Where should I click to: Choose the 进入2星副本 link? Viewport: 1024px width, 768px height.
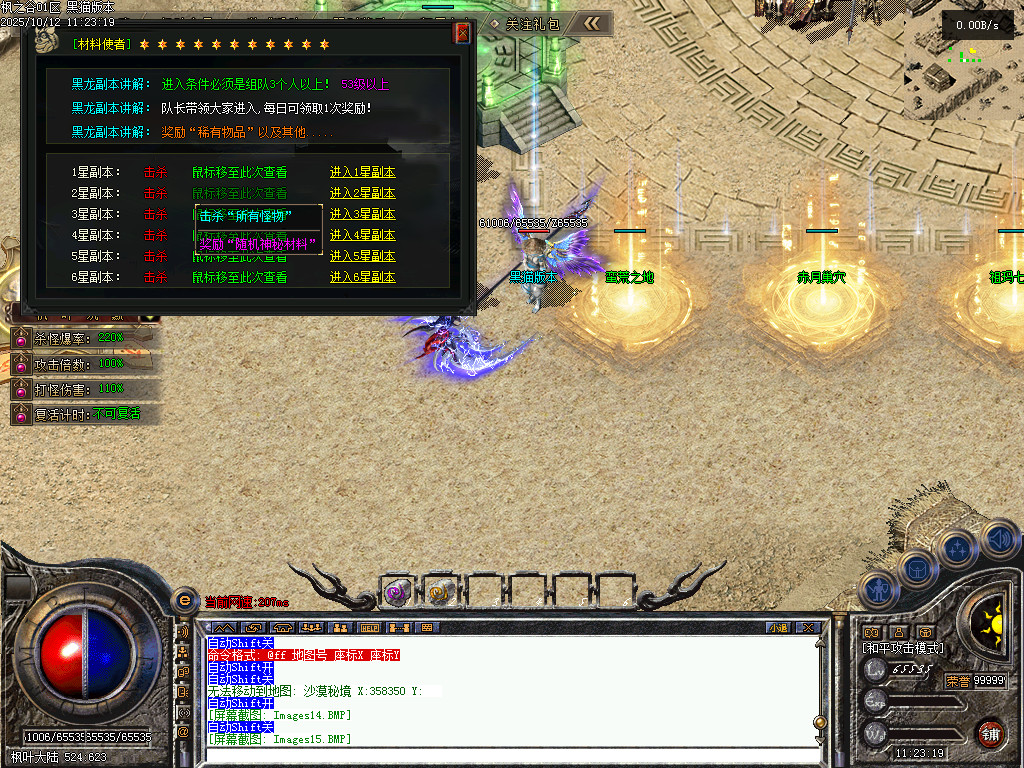coord(362,193)
